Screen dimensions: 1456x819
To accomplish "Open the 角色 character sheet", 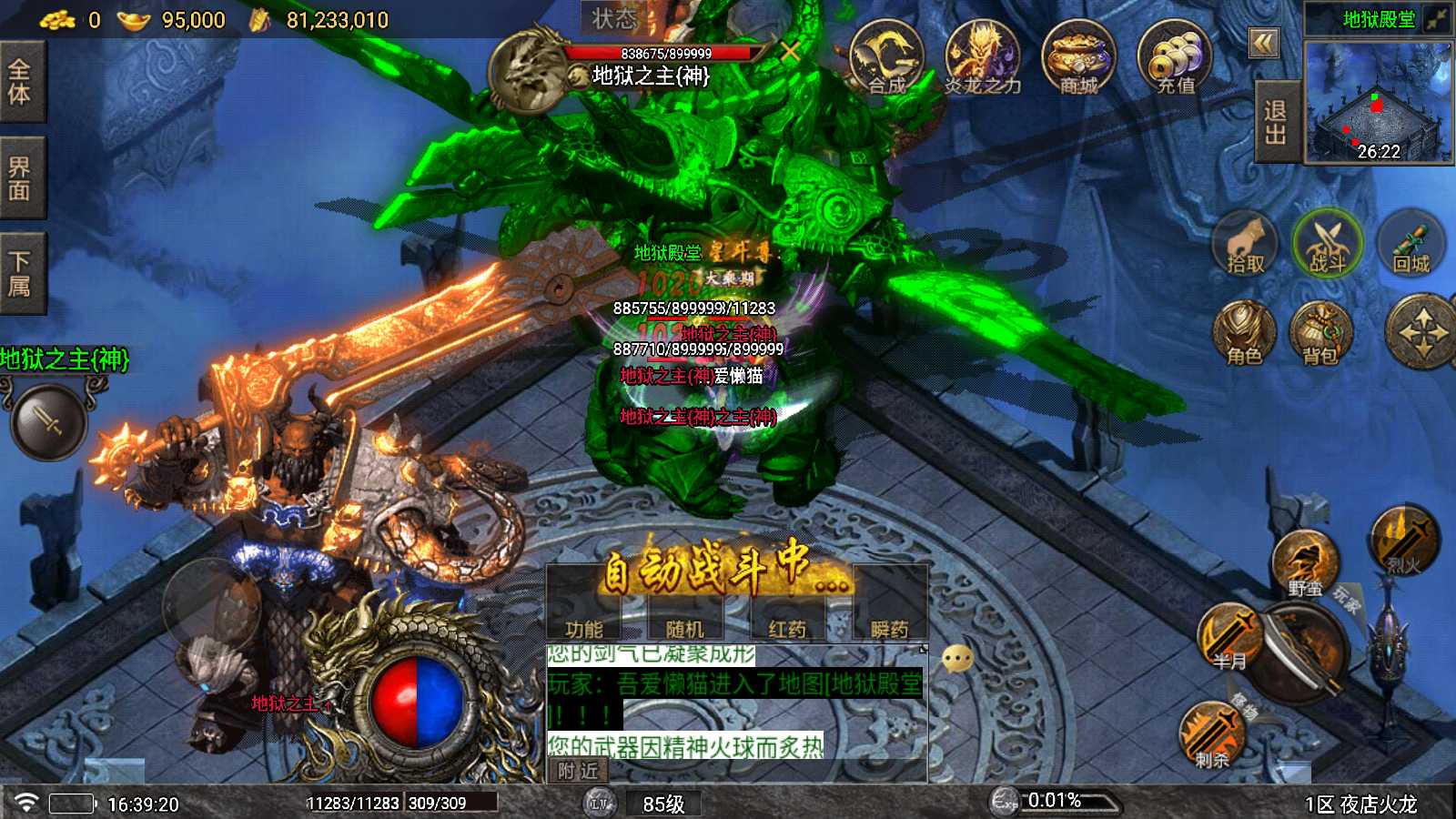I will (1244, 333).
